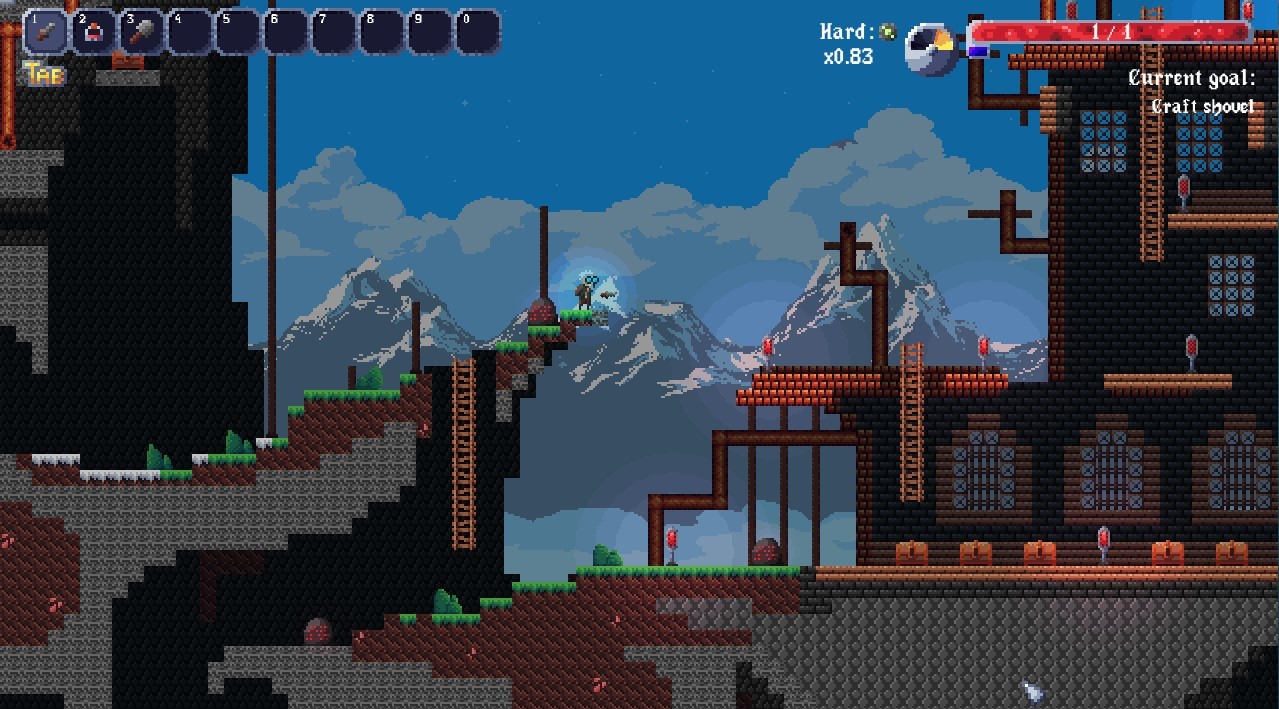The width and height of the screenshot is (1279, 709).
Task: Select the sword in hotbar slot 1
Action: pyautogui.click(x=46, y=32)
